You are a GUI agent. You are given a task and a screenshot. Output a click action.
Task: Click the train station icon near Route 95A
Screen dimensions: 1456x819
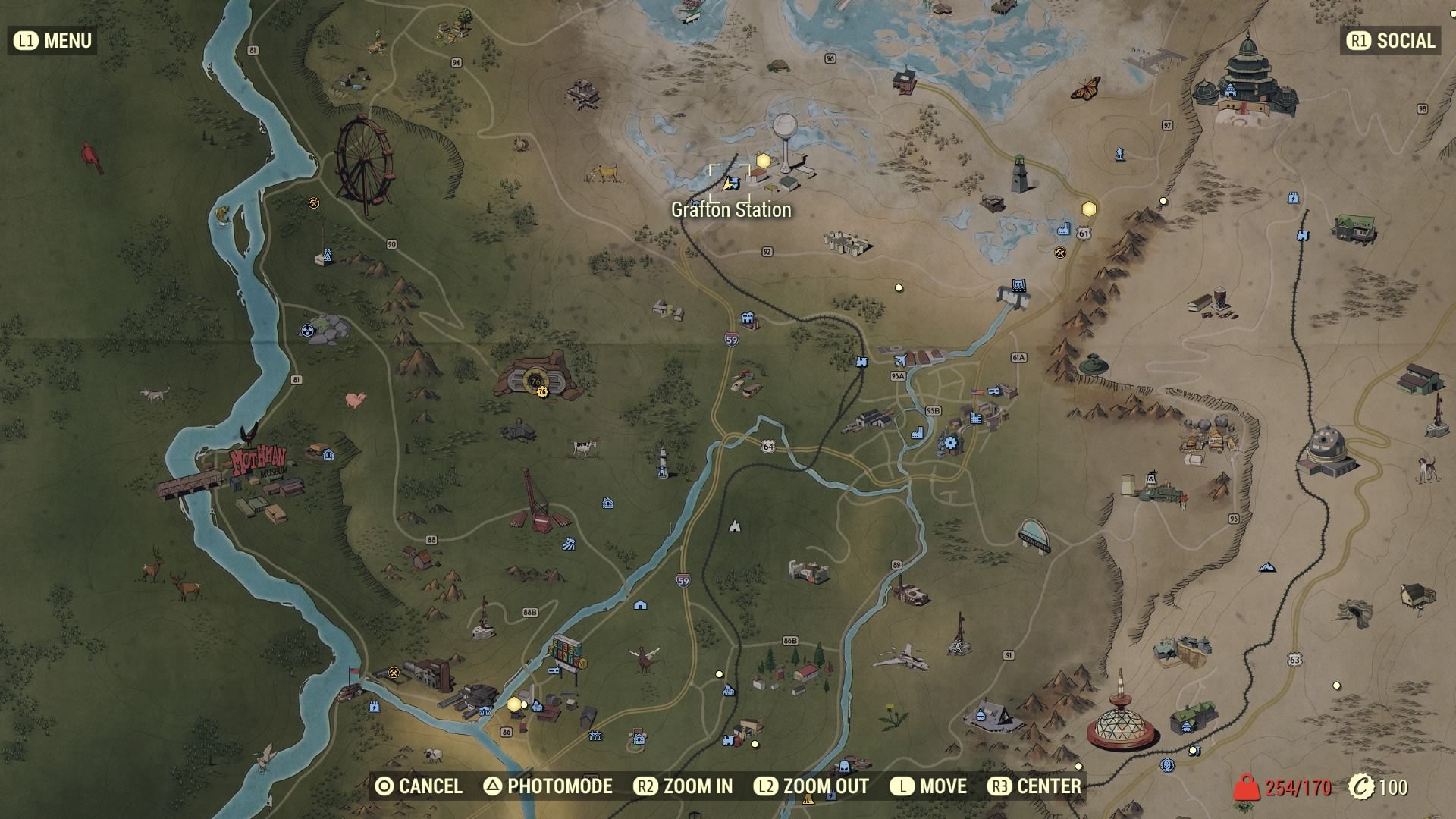(862, 362)
